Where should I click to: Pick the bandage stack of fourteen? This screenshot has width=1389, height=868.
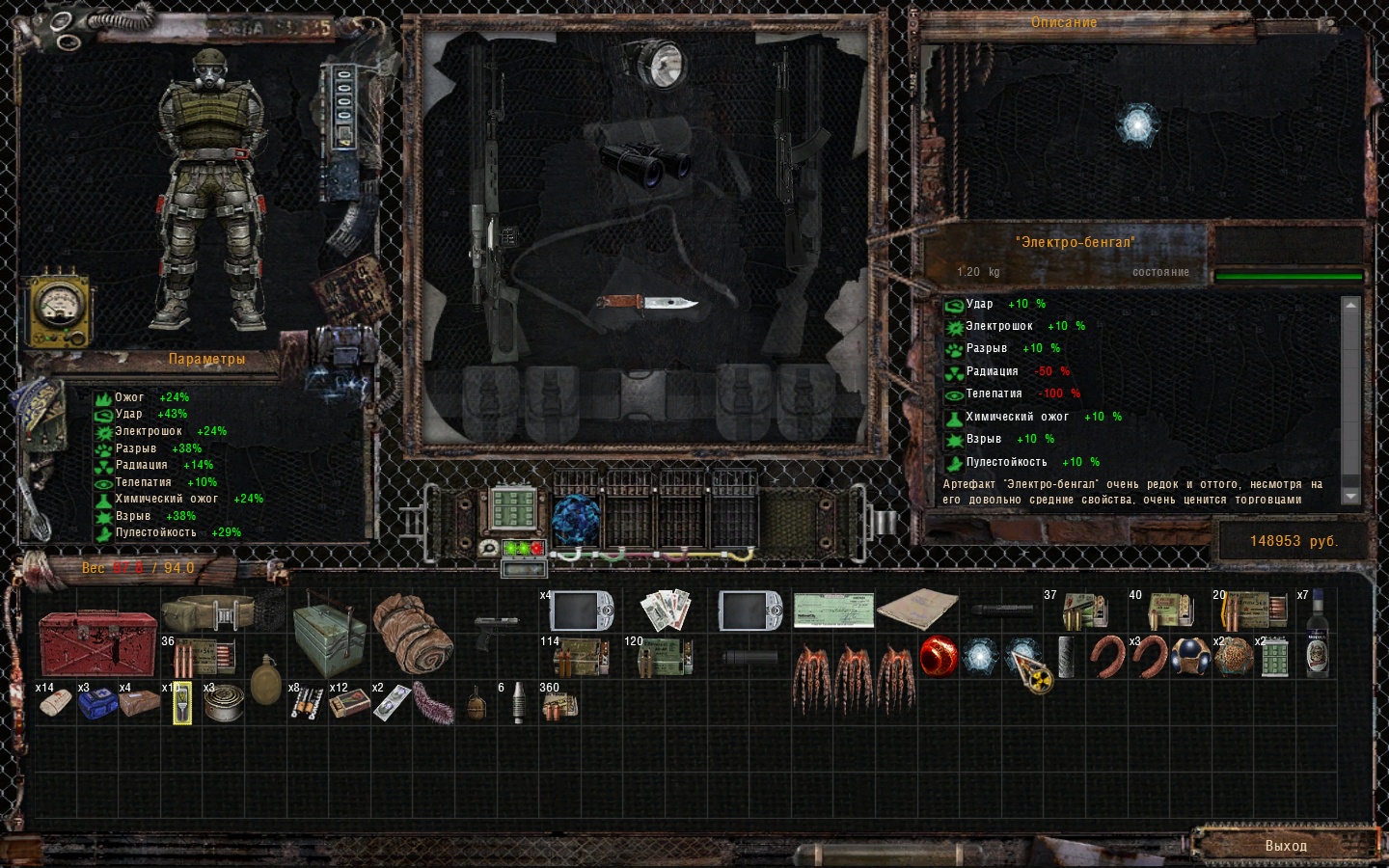54,703
